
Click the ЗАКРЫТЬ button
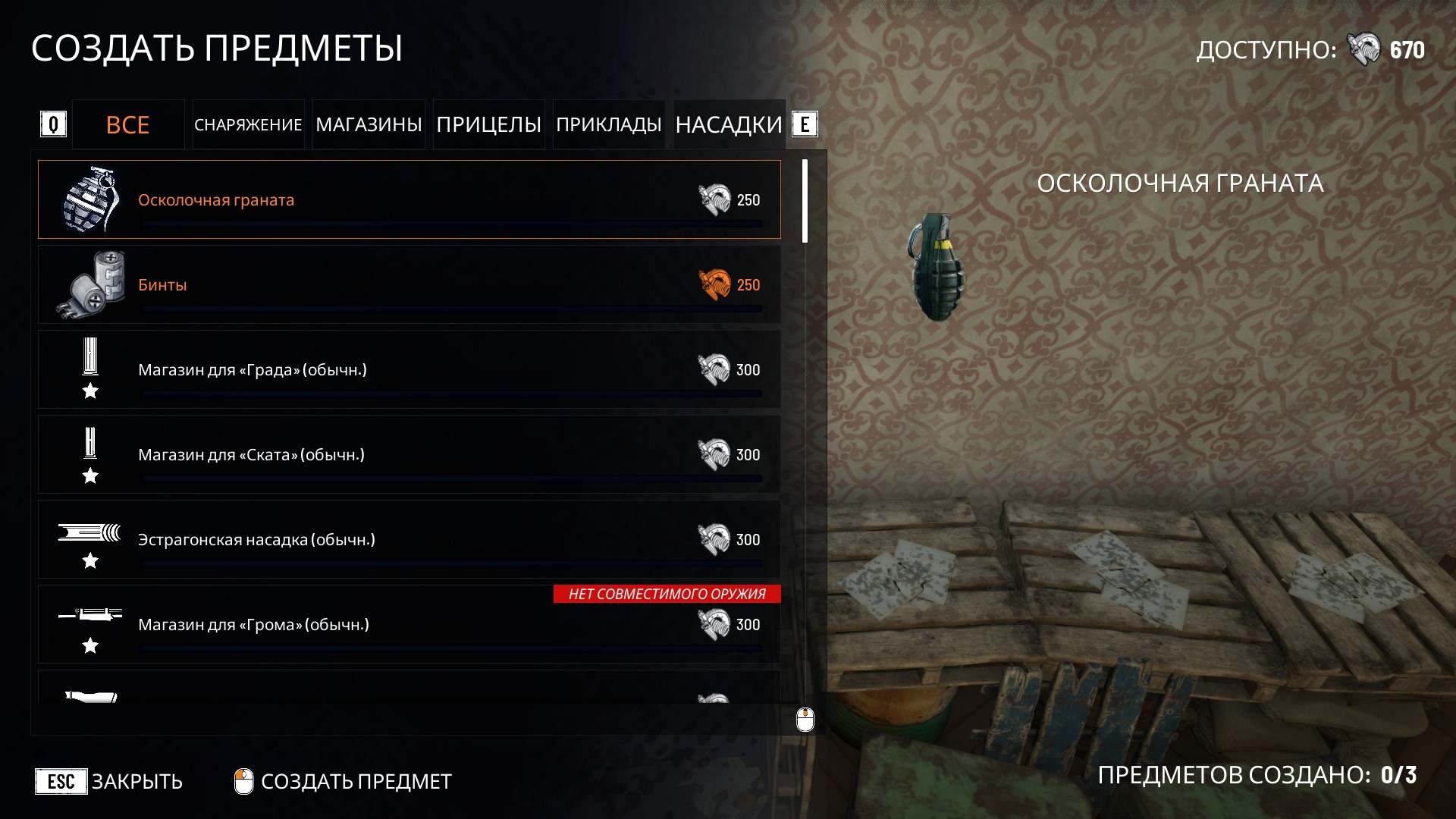(x=110, y=781)
